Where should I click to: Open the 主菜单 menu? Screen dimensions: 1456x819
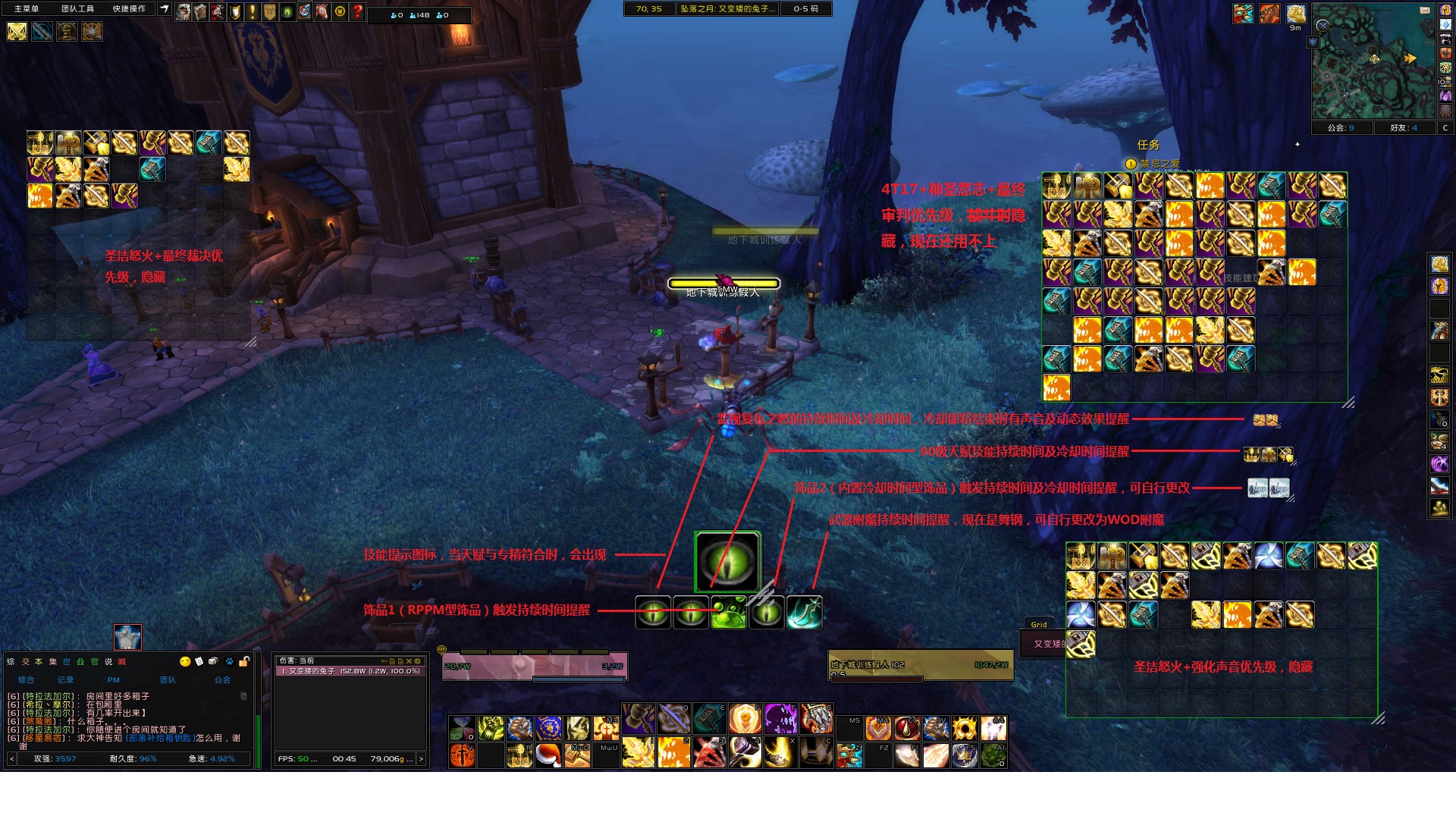[27, 9]
